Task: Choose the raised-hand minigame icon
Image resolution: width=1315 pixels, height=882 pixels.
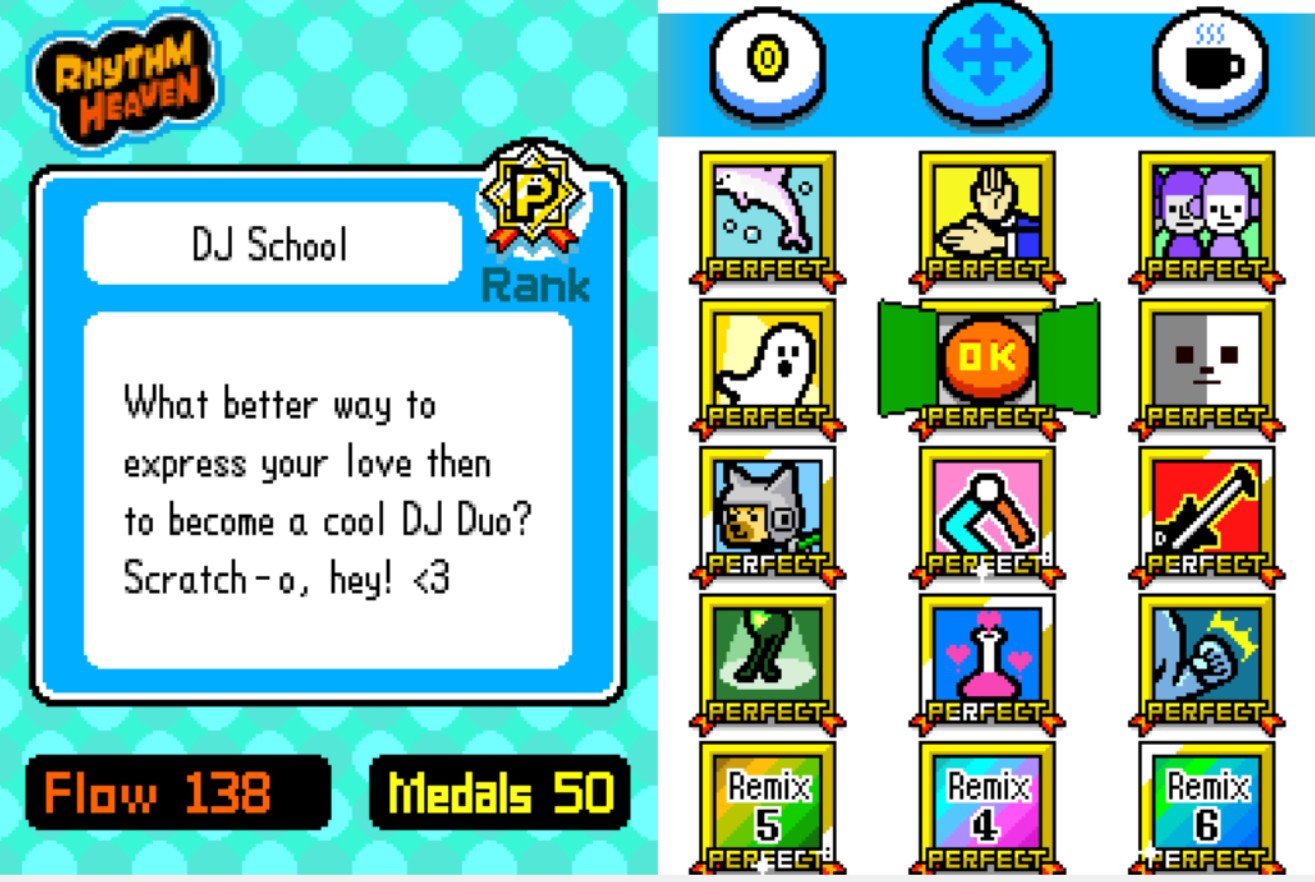Action: pos(986,215)
